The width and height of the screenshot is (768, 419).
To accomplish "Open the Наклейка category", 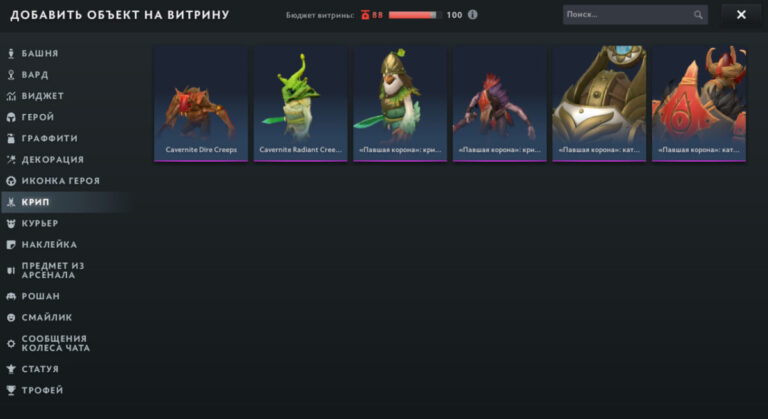I will click(x=49, y=244).
